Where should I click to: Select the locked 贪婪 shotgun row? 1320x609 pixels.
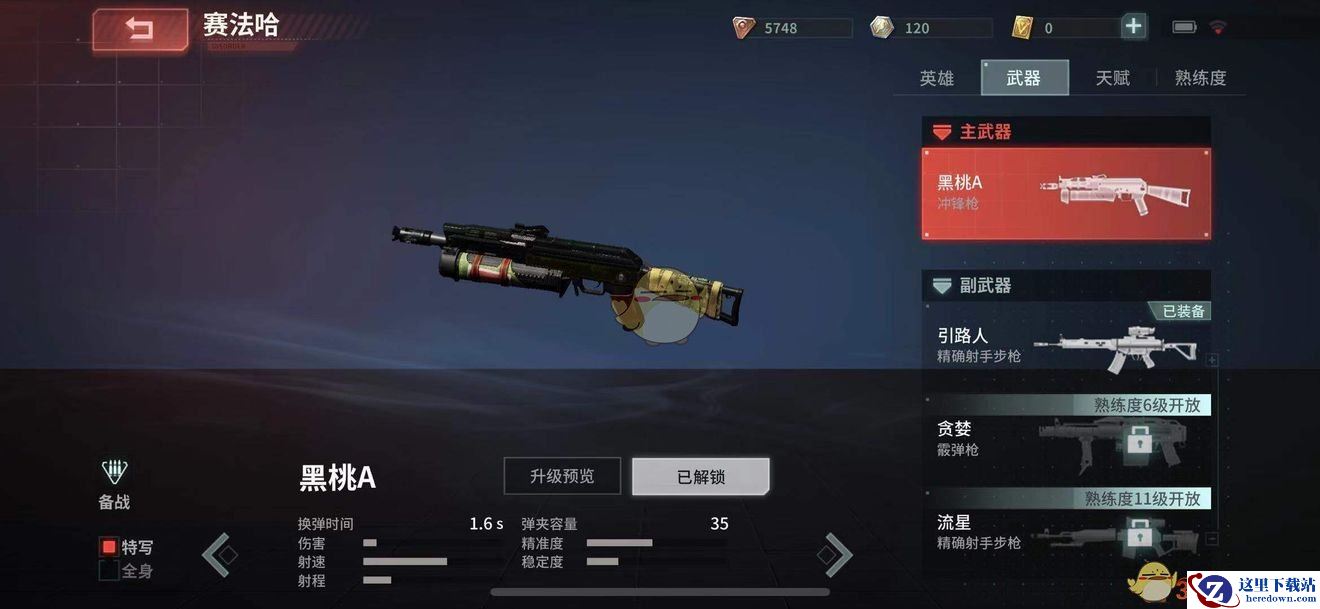pyautogui.click(x=1066, y=440)
